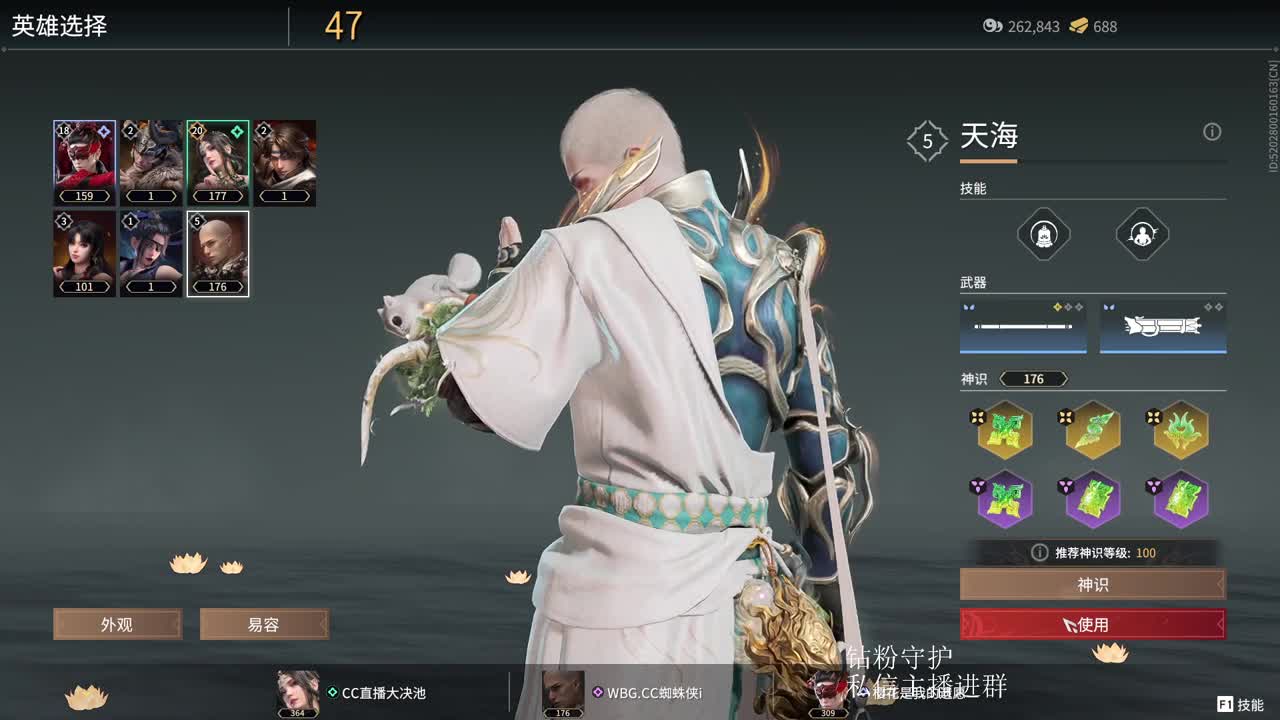Select the first purple hexagonal 神识 gem
The width and height of the screenshot is (1280, 720).
point(1004,499)
